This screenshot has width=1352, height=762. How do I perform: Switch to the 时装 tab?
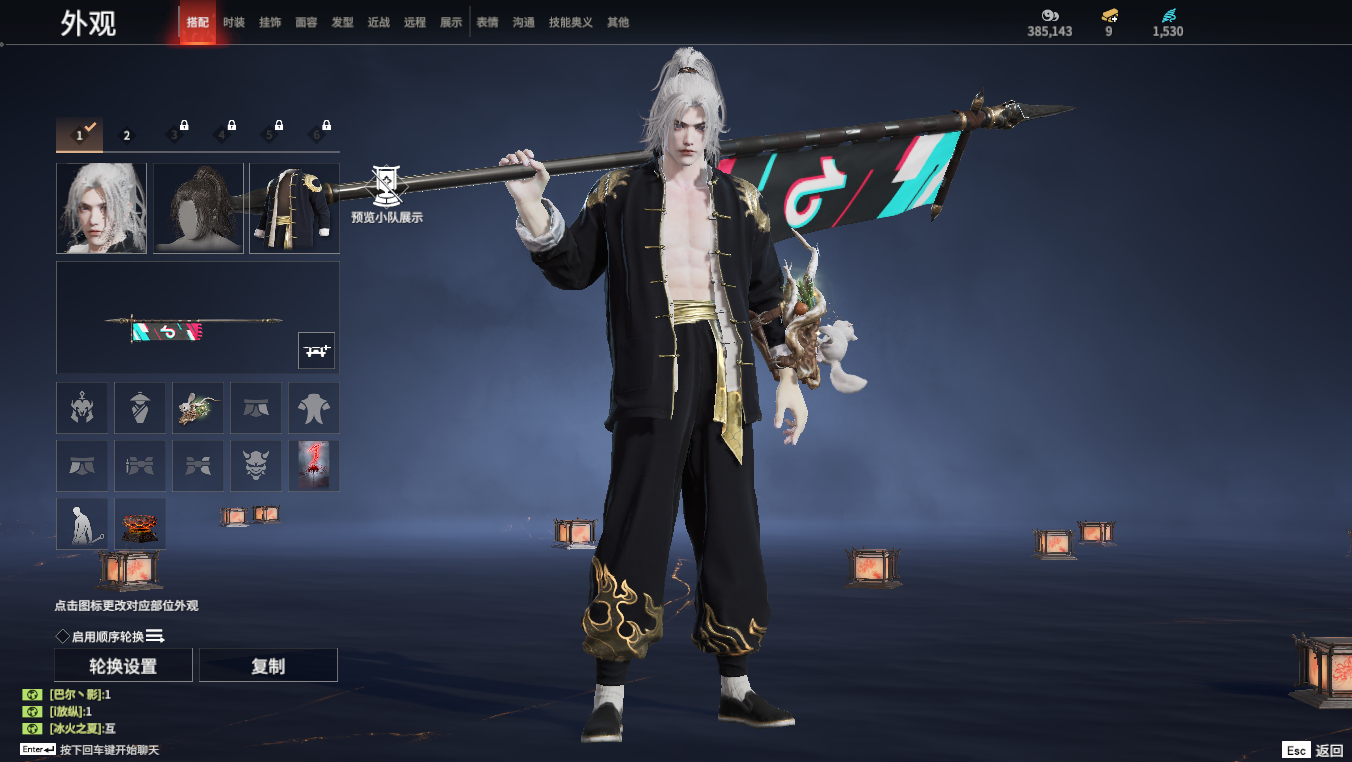[233, 22]
